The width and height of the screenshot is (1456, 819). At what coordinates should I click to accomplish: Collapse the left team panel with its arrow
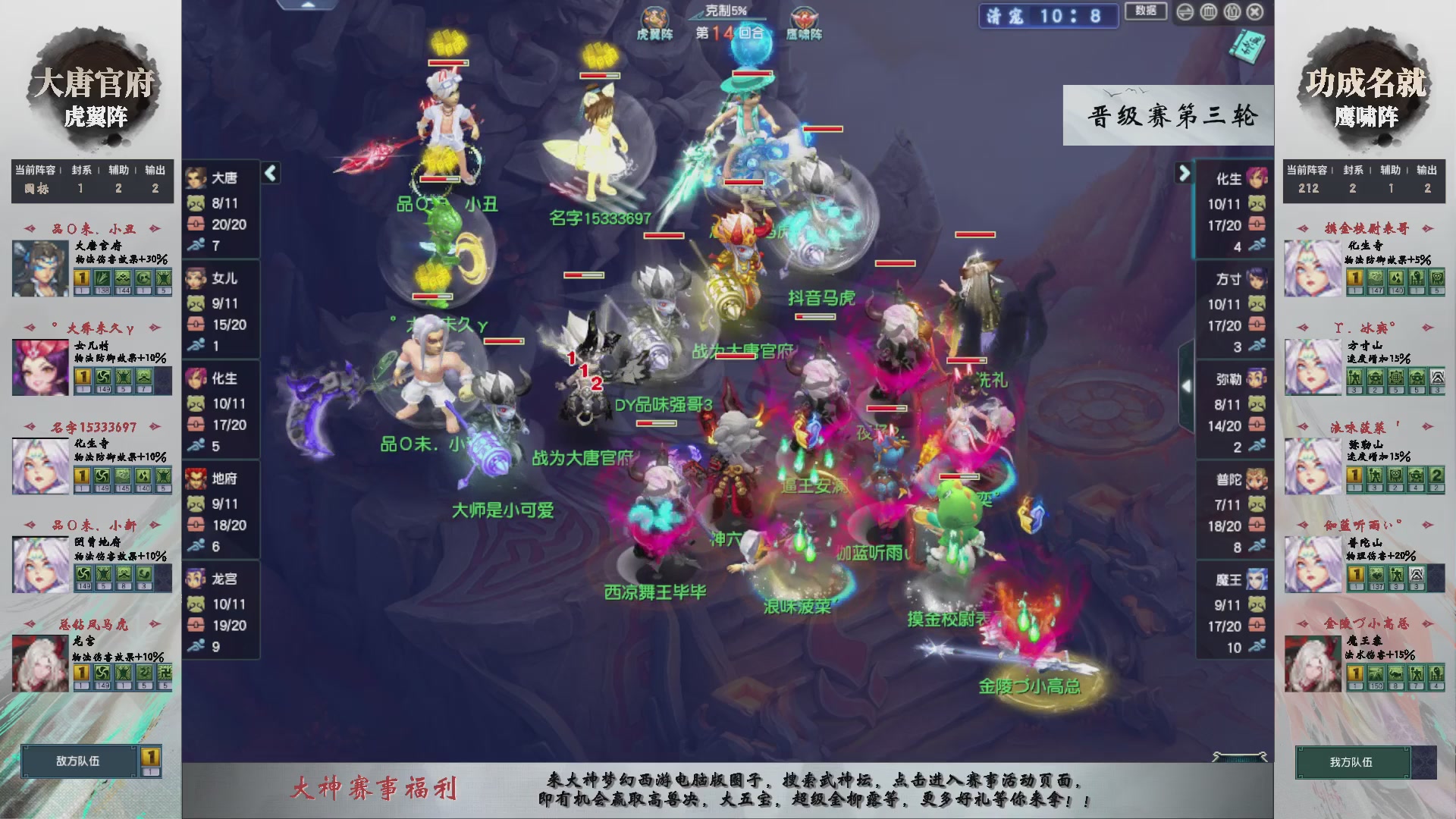point(269,173)
